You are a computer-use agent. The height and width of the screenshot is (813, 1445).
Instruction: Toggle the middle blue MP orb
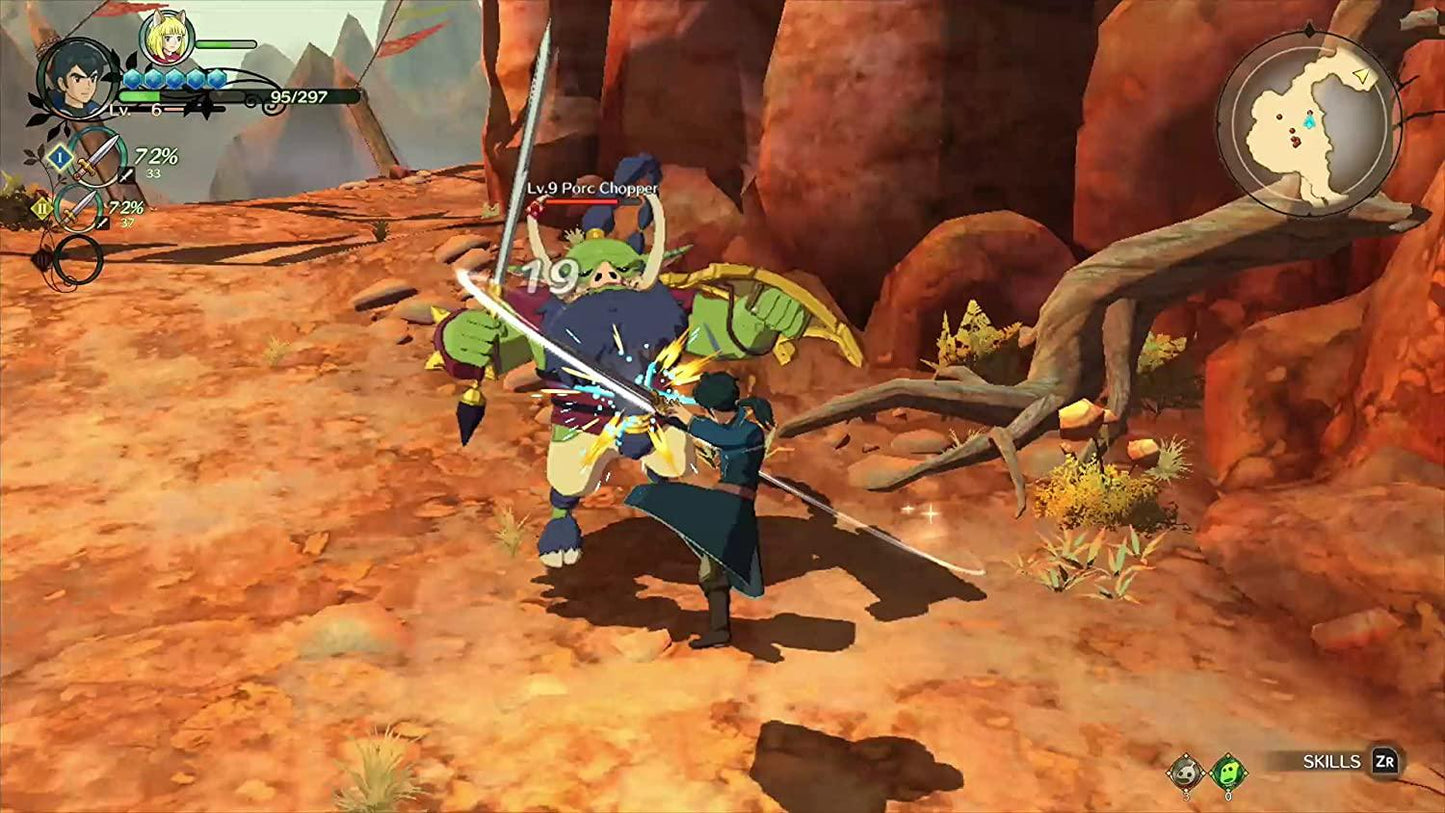(x=174, y=78)
